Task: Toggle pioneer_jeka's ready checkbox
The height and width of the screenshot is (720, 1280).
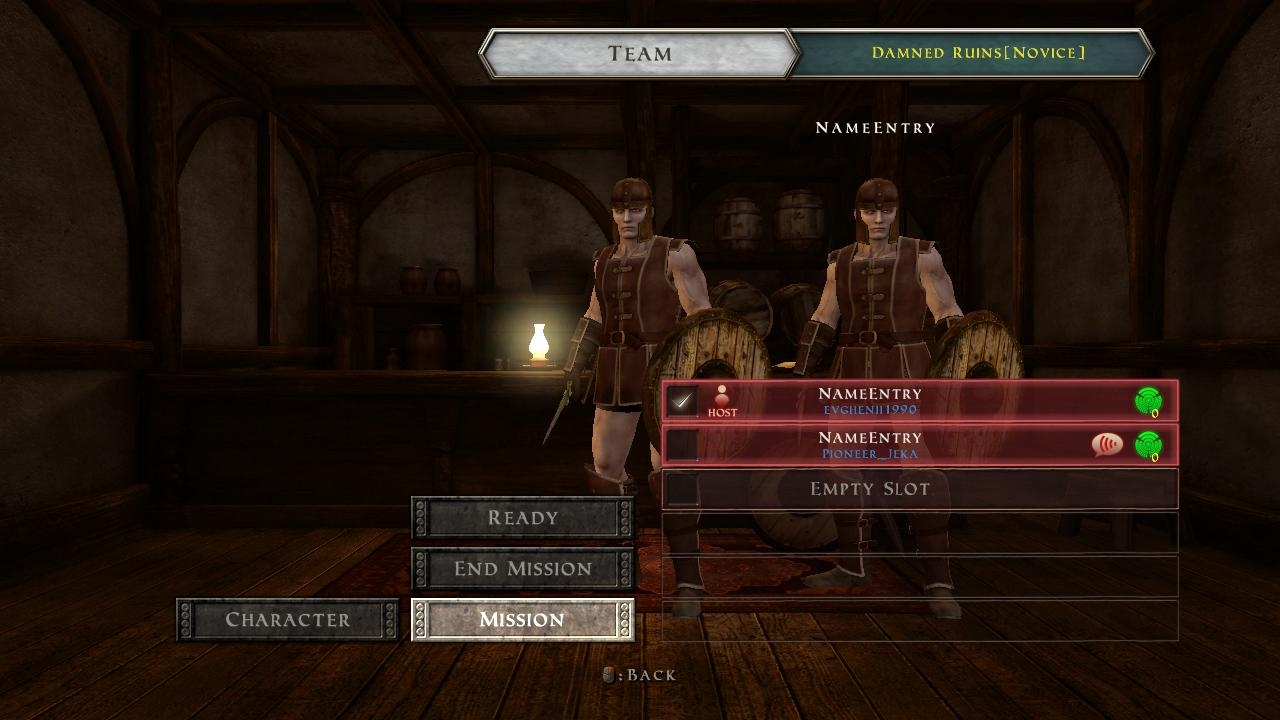Action: click(x=683, y=445)
